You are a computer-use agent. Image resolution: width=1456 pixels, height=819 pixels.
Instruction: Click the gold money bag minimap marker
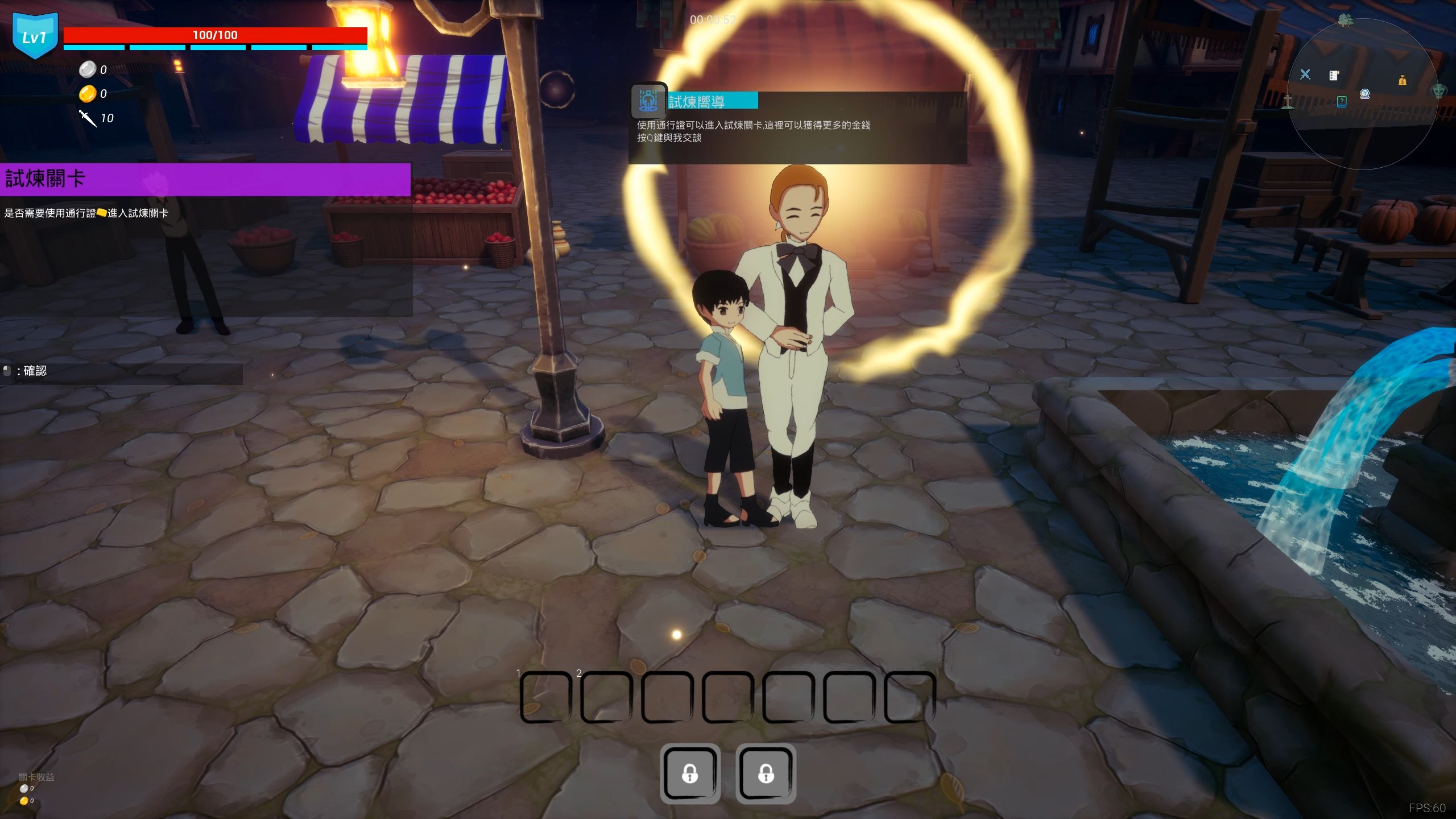coord(1403,80)
